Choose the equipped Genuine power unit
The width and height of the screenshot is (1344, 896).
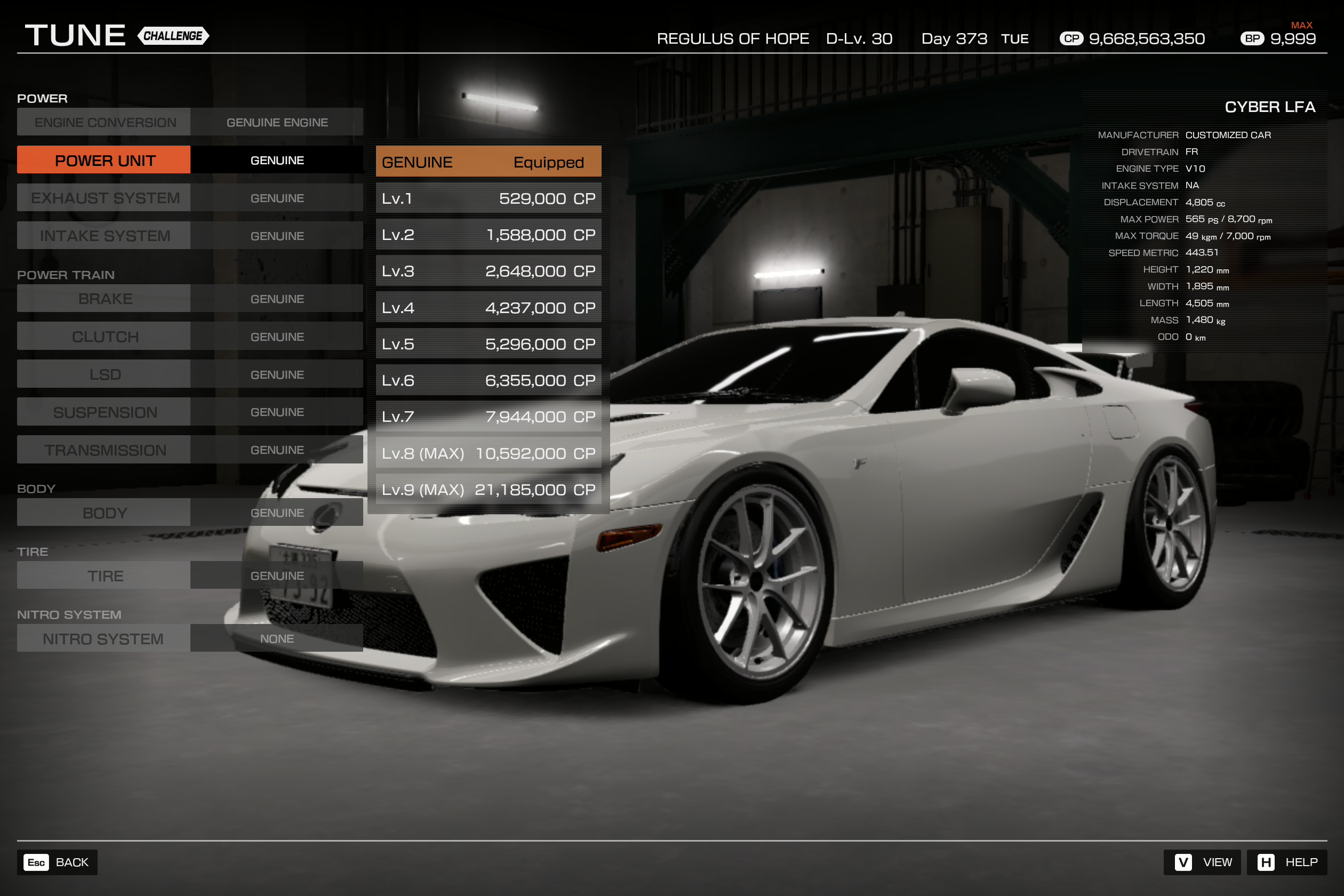488,162
